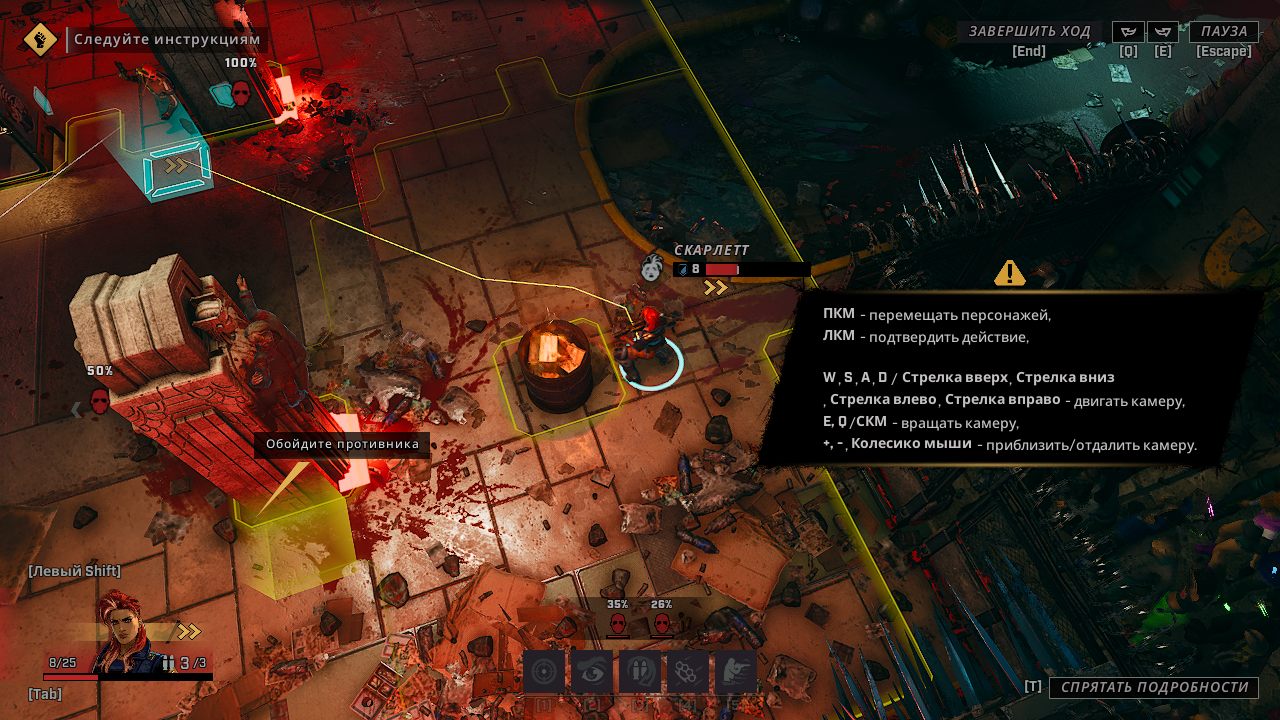Viewport: 1280px width, 720px height.
Task: Select the 100% hit chance enemy marker
Action: [241, 93]
